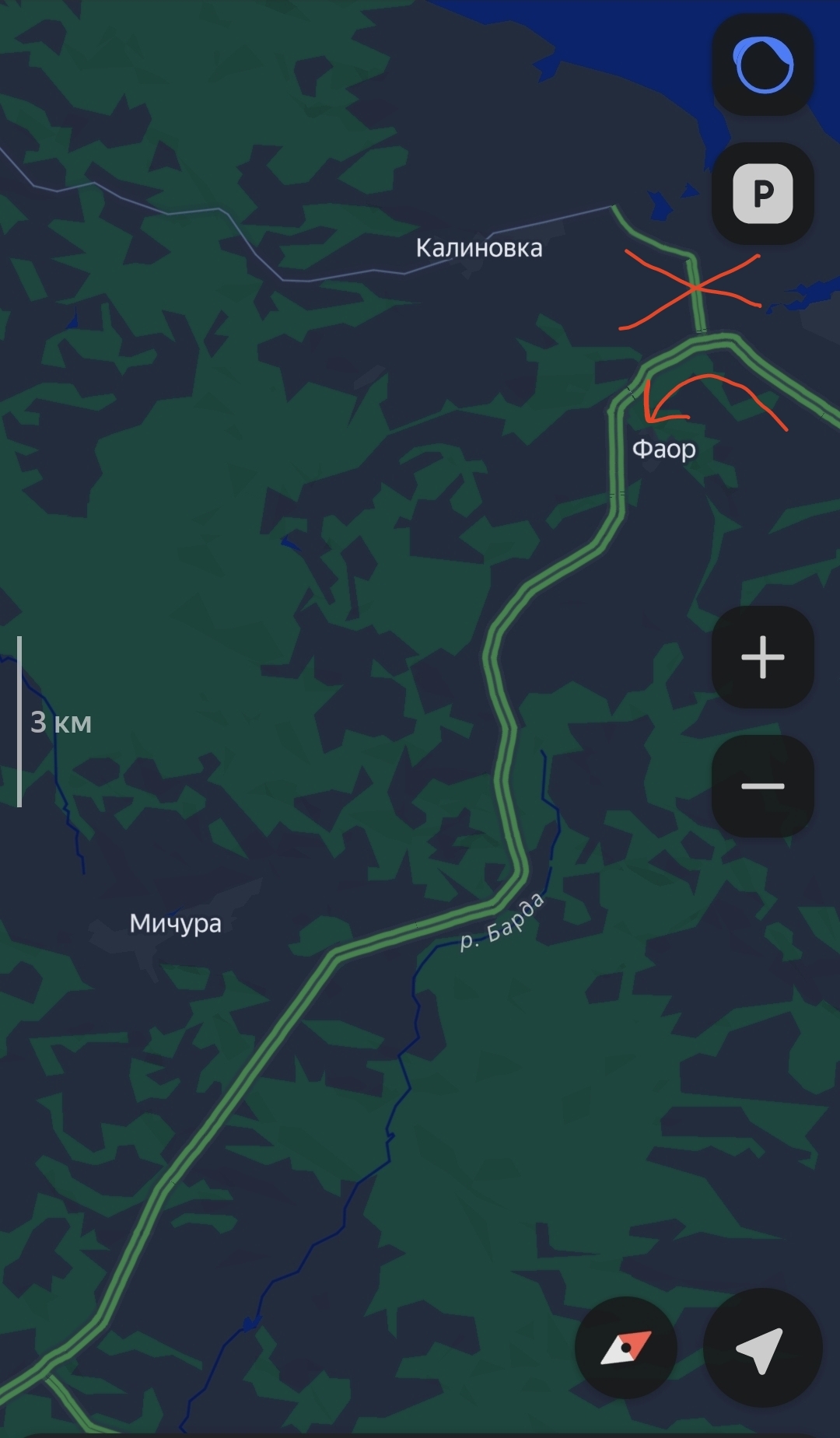Toggle the parking layer button
This screenshot has width=840, height=1438.
(763, 194)
